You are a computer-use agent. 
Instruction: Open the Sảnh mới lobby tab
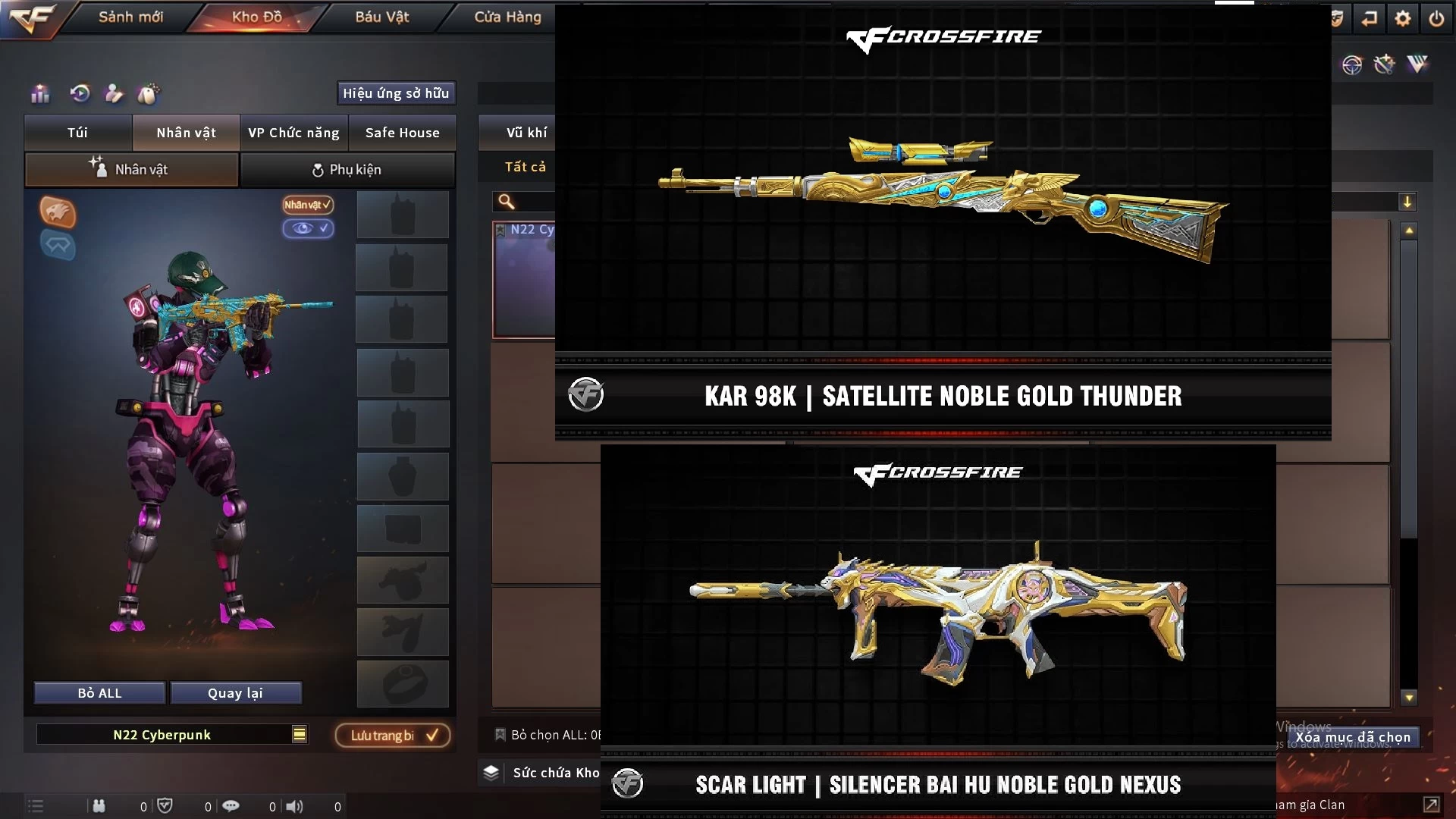130,17
